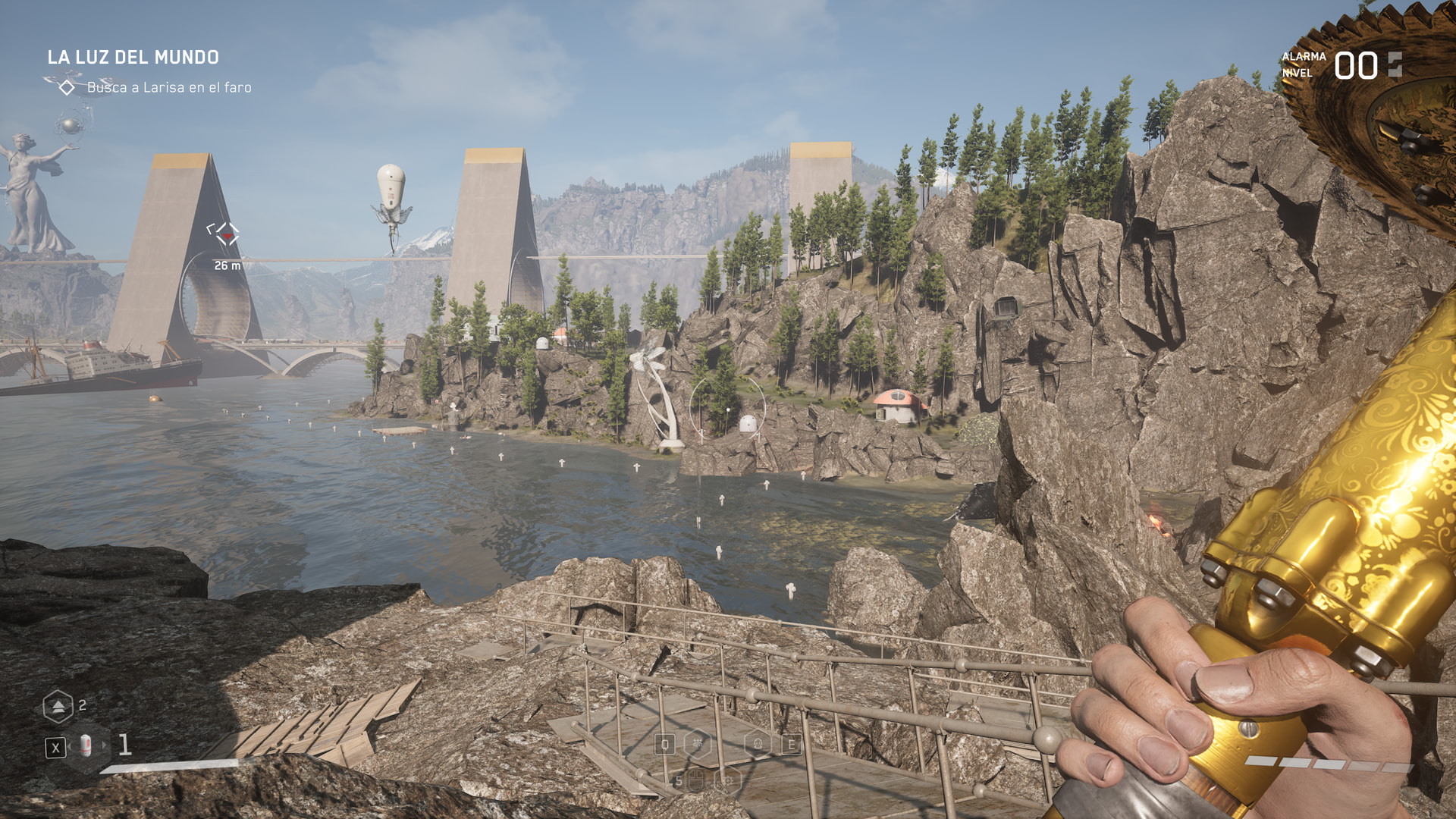Screen dimensions: 1456x819
Task: Click the alarm level indicator icon
Action: pos(1395,65)
